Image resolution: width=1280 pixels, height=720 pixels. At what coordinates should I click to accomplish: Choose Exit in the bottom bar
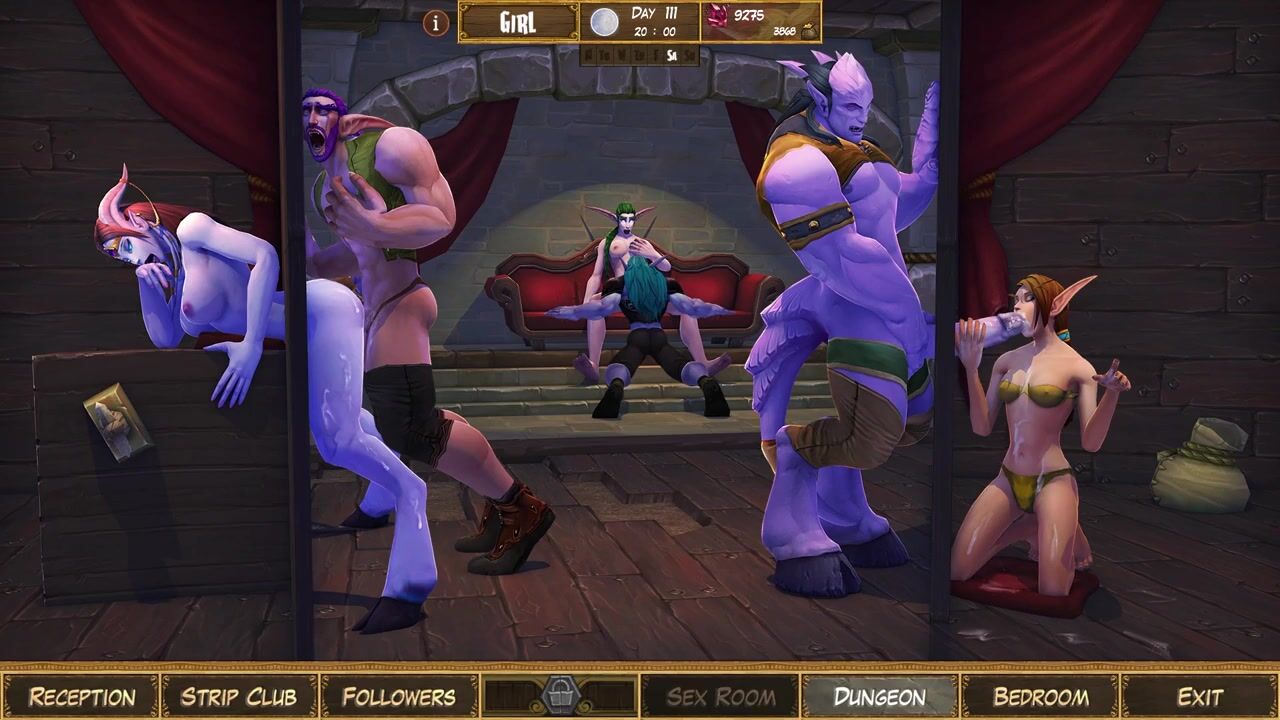pyautogui.click(x=1199, y=696)
